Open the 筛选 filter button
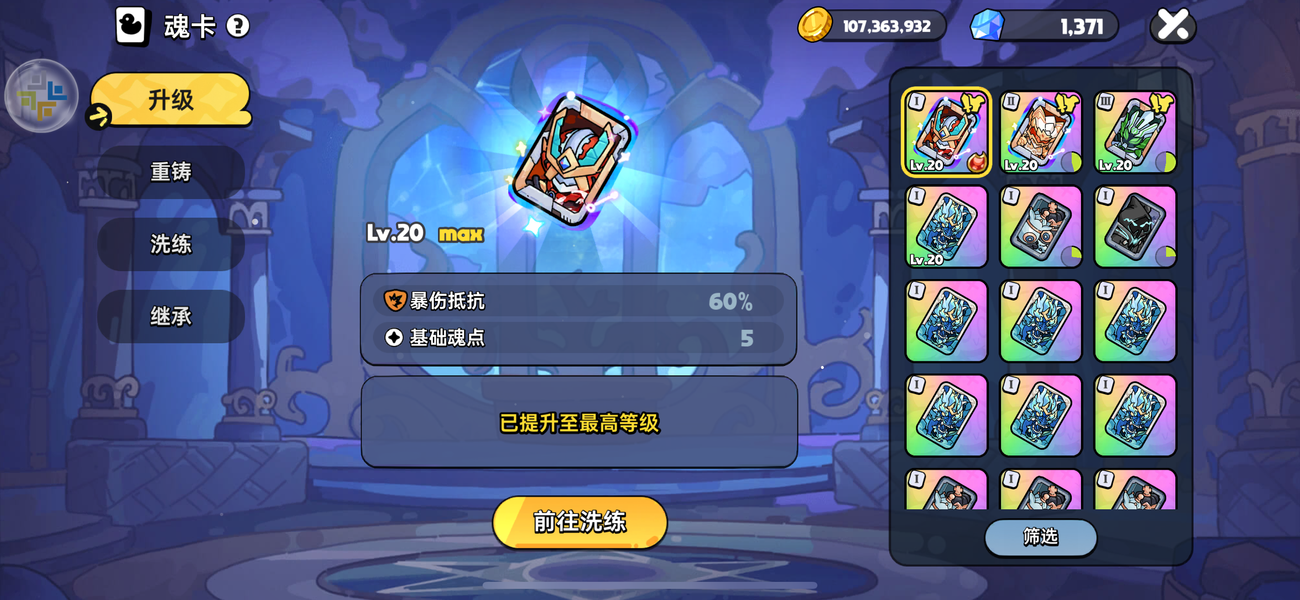Screen dimensions: 1300x600 point(1040,537)
